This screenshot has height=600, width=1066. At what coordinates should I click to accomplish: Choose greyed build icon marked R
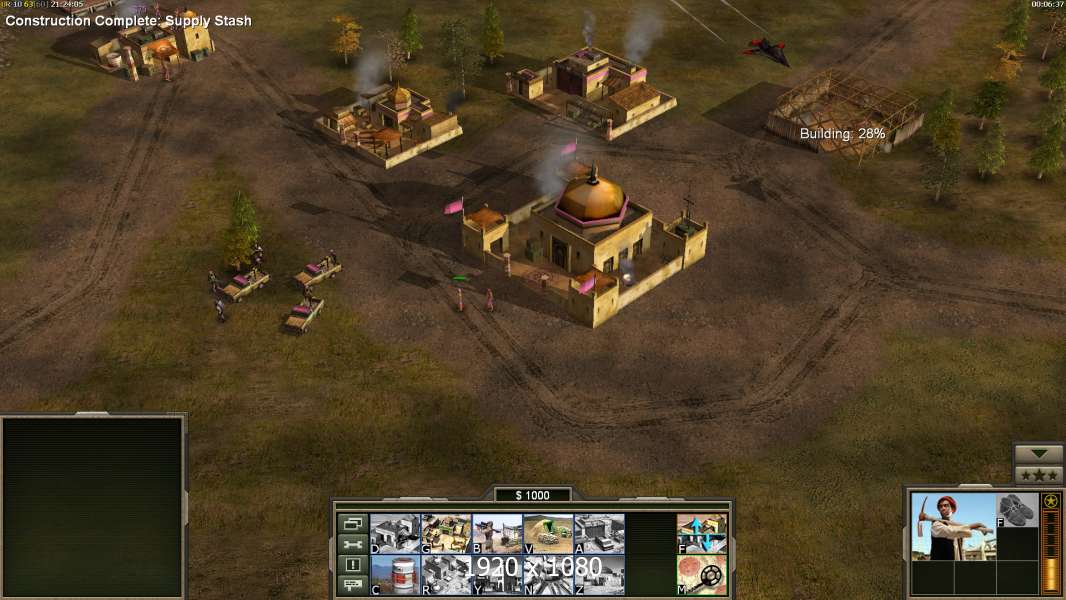[x=446, y=574]
